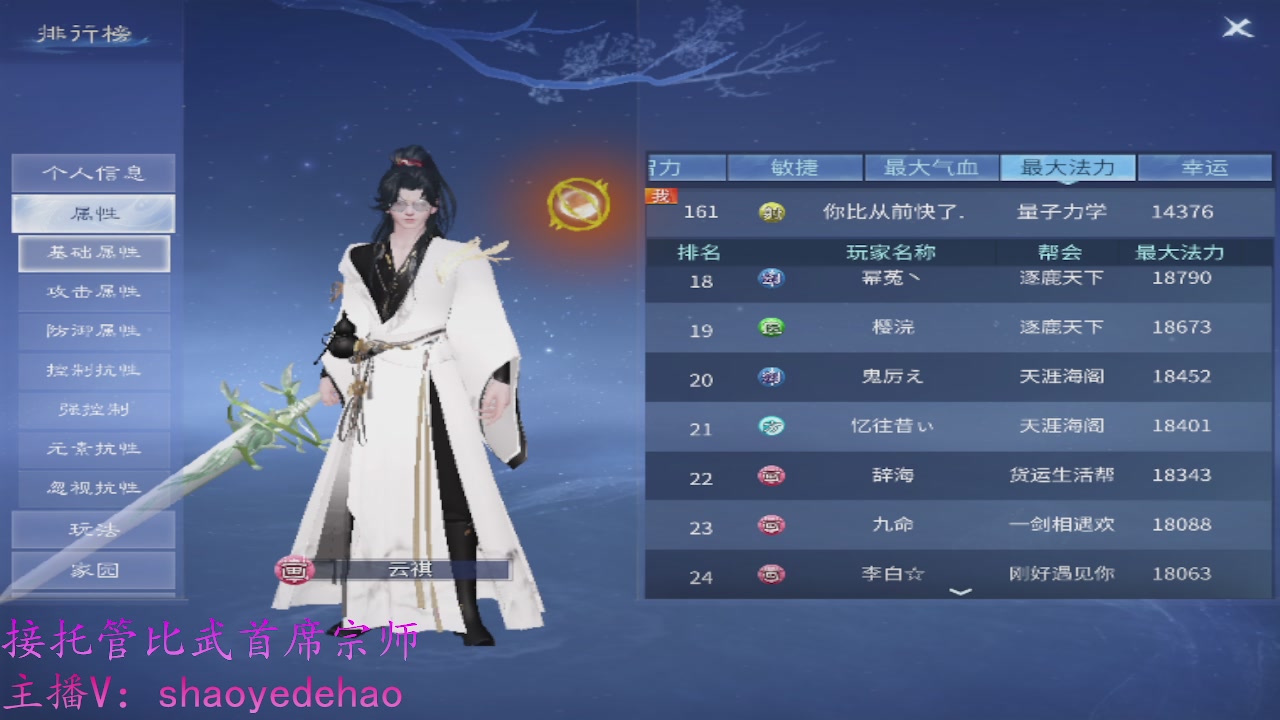Click the yellow badge beside 你比从前快了
Image resolution: width=1280 pixels, height=720 pixels.
770,211
